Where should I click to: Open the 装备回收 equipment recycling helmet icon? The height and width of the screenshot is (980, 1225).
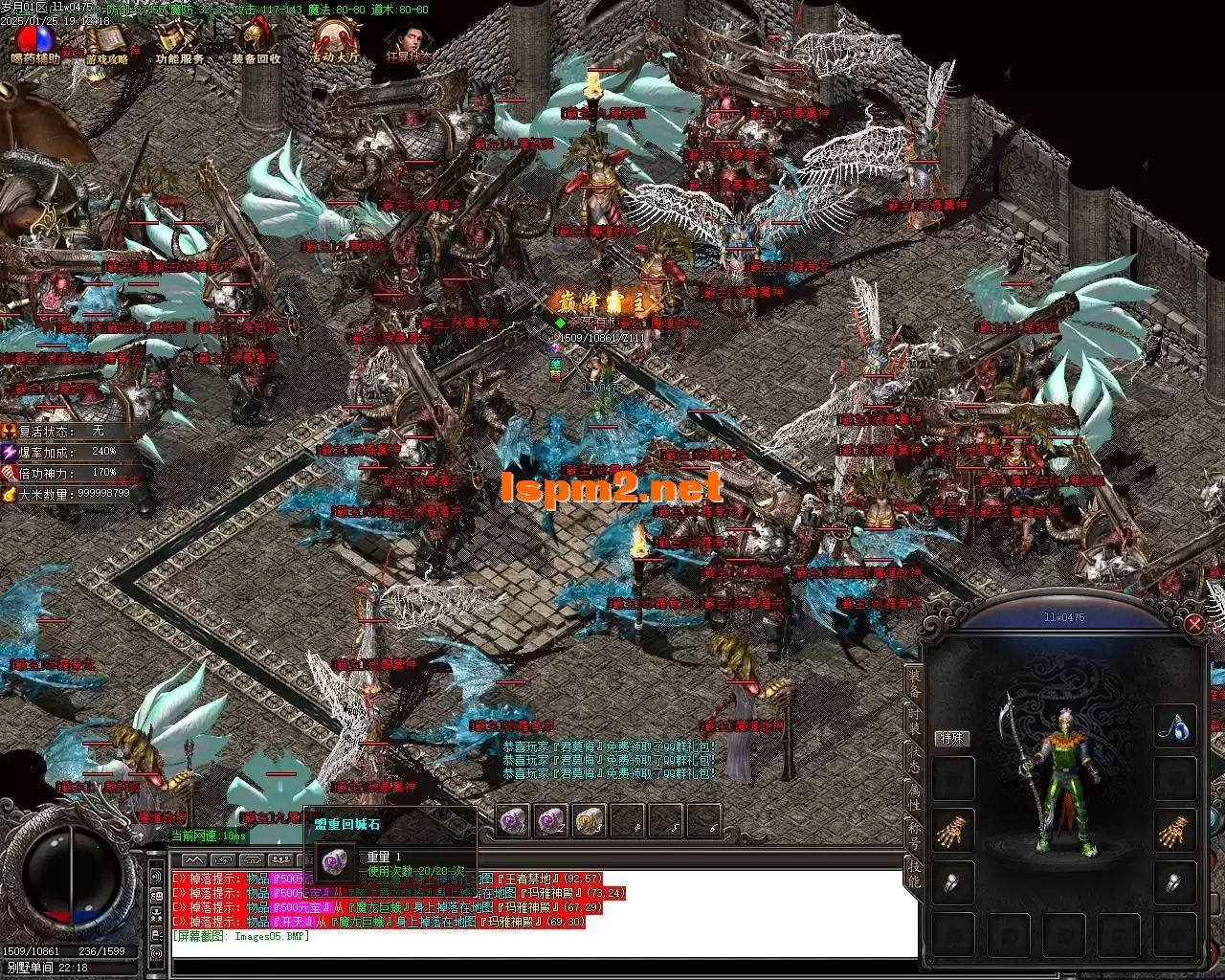pos(256,41)
